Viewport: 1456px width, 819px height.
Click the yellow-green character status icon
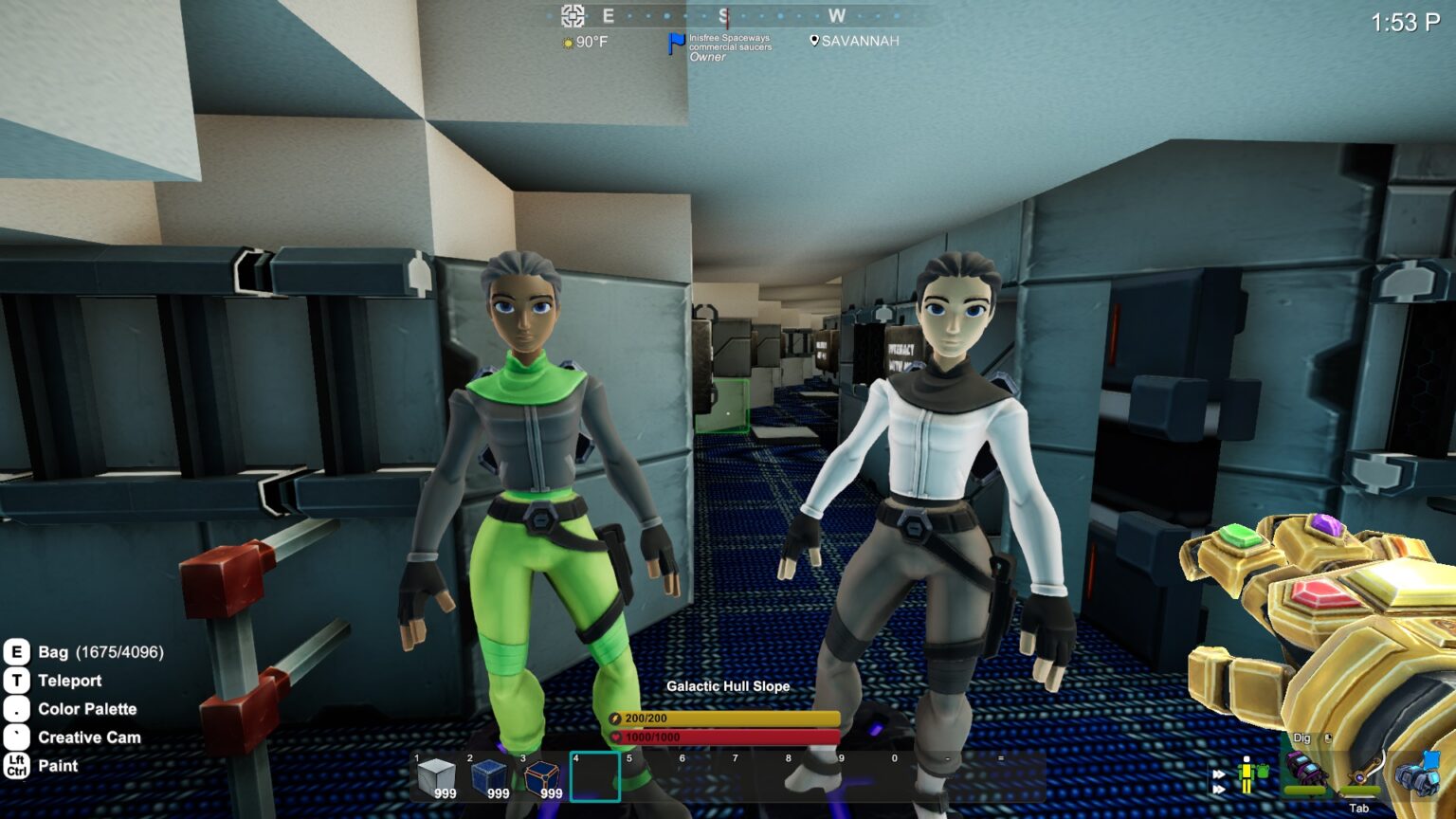pos(1249,773)
